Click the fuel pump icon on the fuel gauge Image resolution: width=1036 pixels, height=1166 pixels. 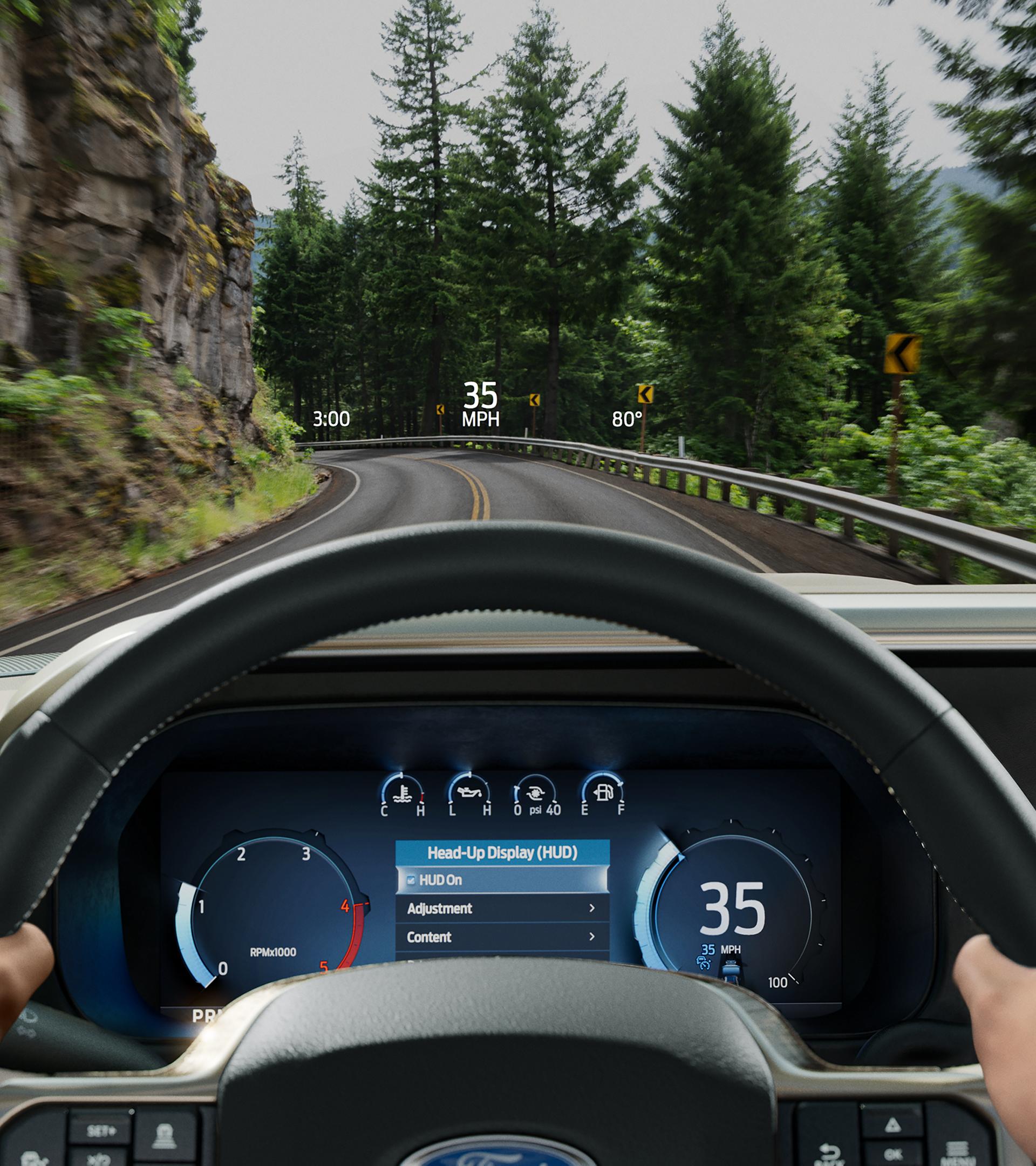point(604,794)
